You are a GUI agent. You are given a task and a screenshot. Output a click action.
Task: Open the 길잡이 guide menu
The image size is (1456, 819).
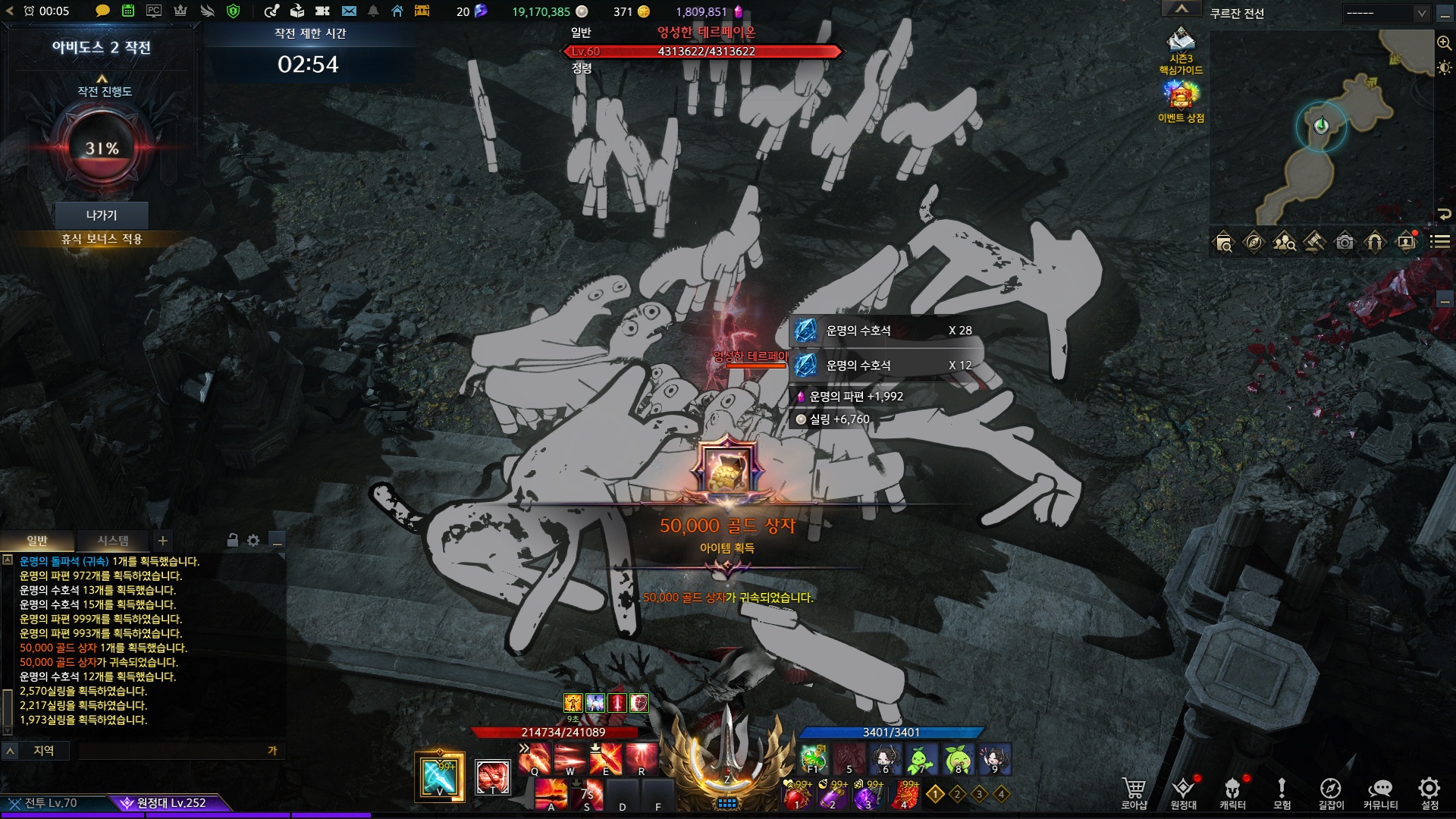tap(1331, 792)
